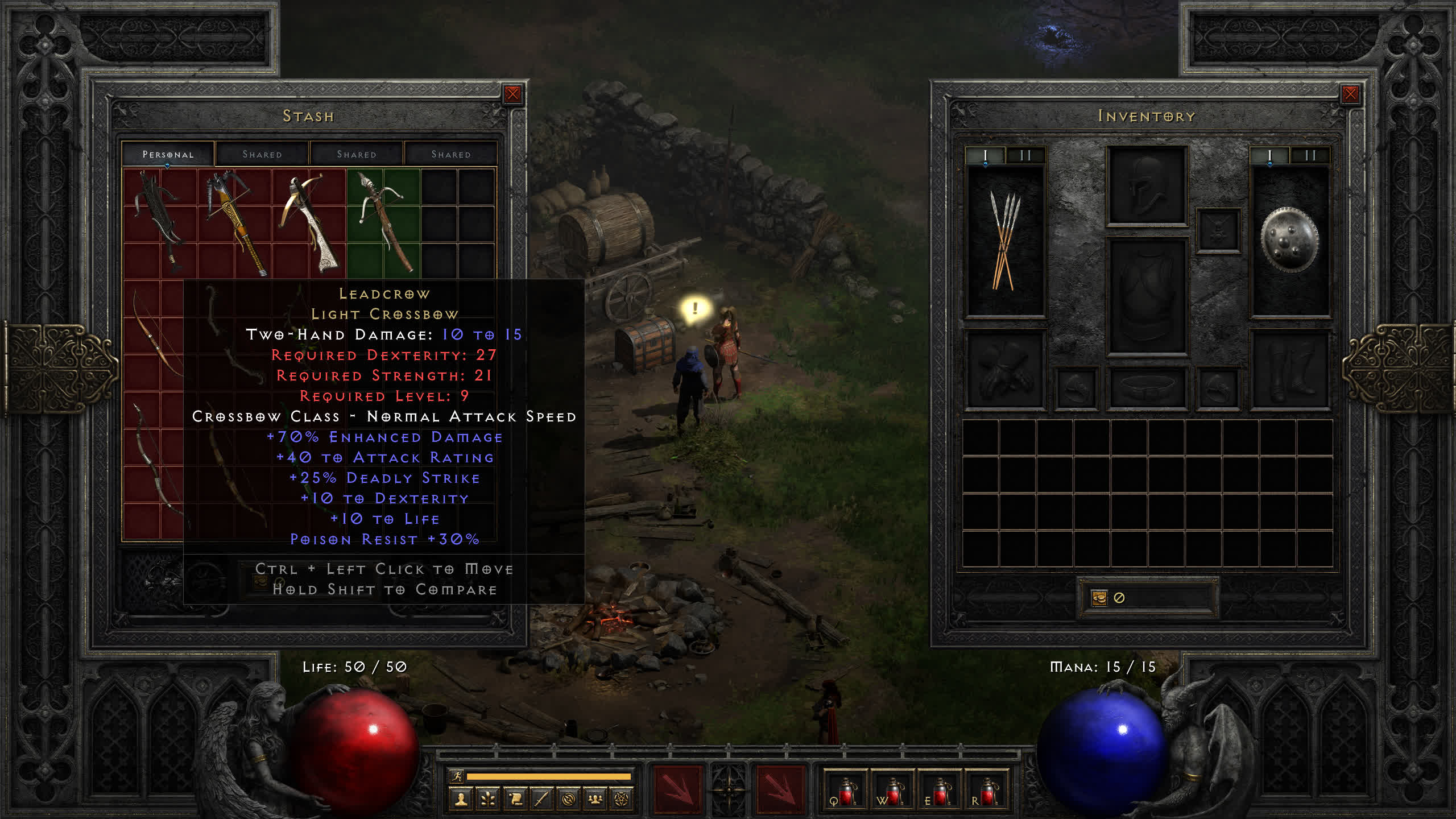This screenshot has width=1456, height=819.
Task: Click the inventory gold coin button
Action: tap(1099, 598)
